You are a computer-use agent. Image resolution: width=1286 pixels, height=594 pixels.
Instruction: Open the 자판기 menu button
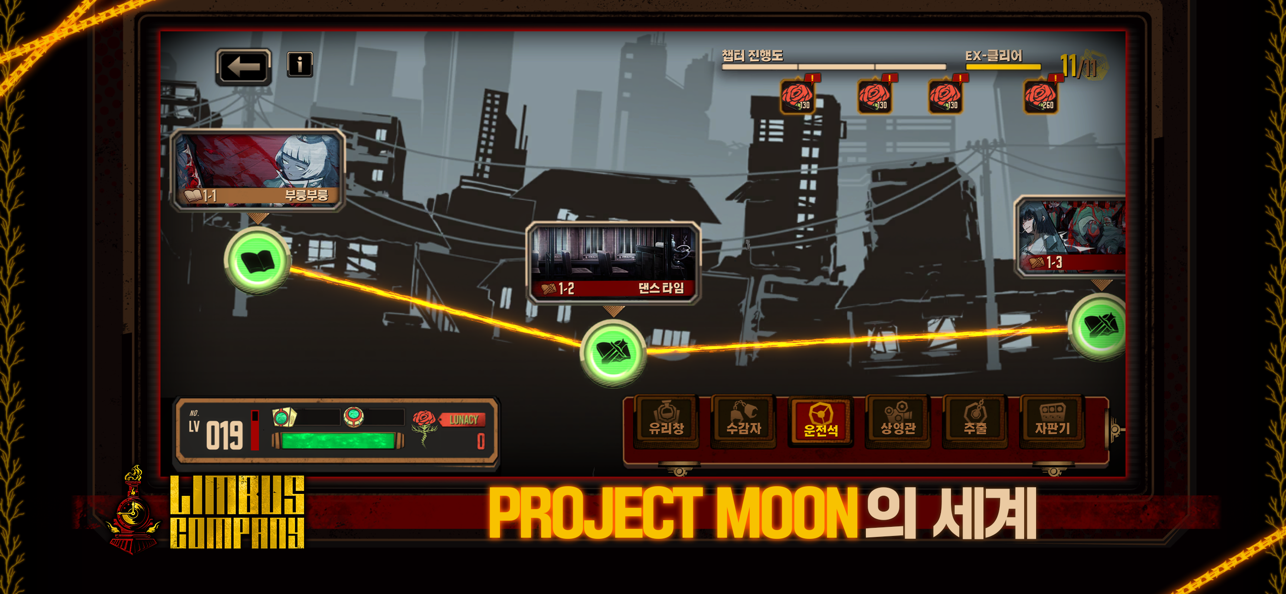[1052, 420]
